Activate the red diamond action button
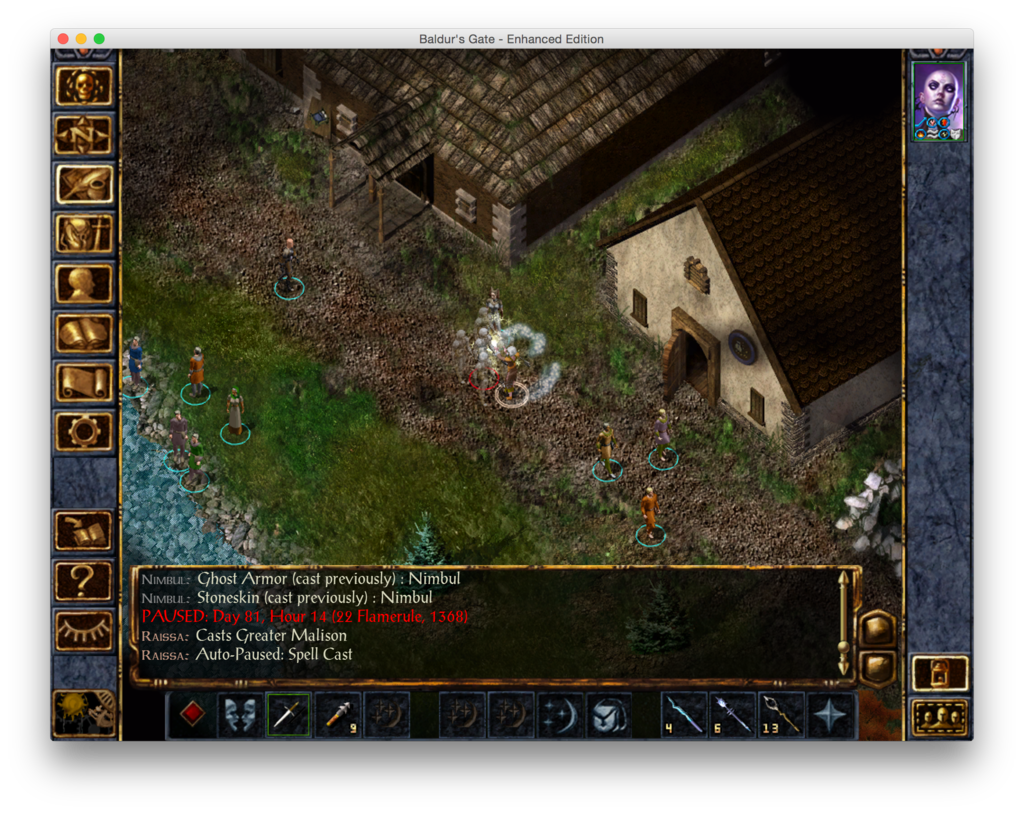Image resolution: width=1024 pixels, height=813 pixels. pyautogui.click(x=191, y=714)
